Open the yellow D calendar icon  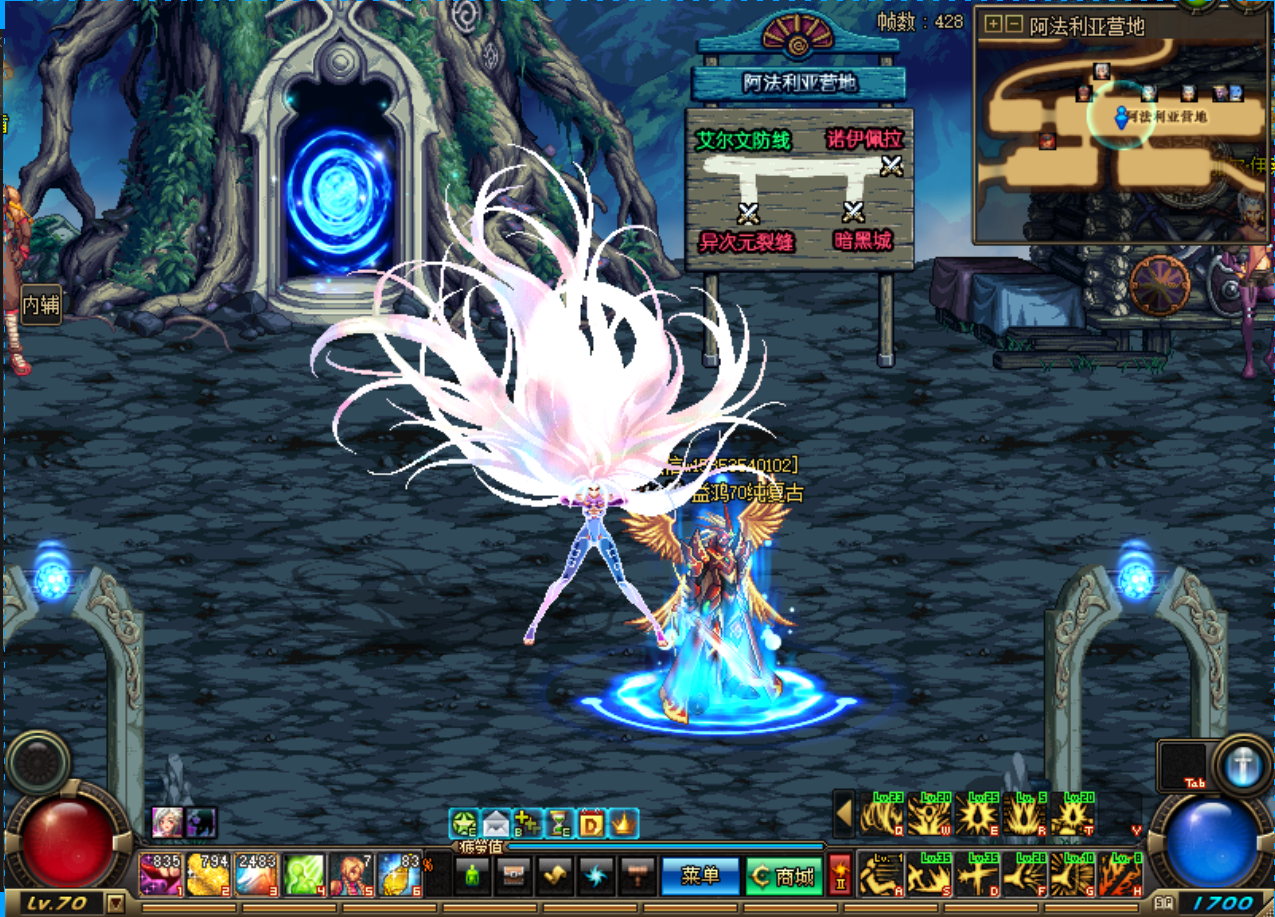point(592,823)
